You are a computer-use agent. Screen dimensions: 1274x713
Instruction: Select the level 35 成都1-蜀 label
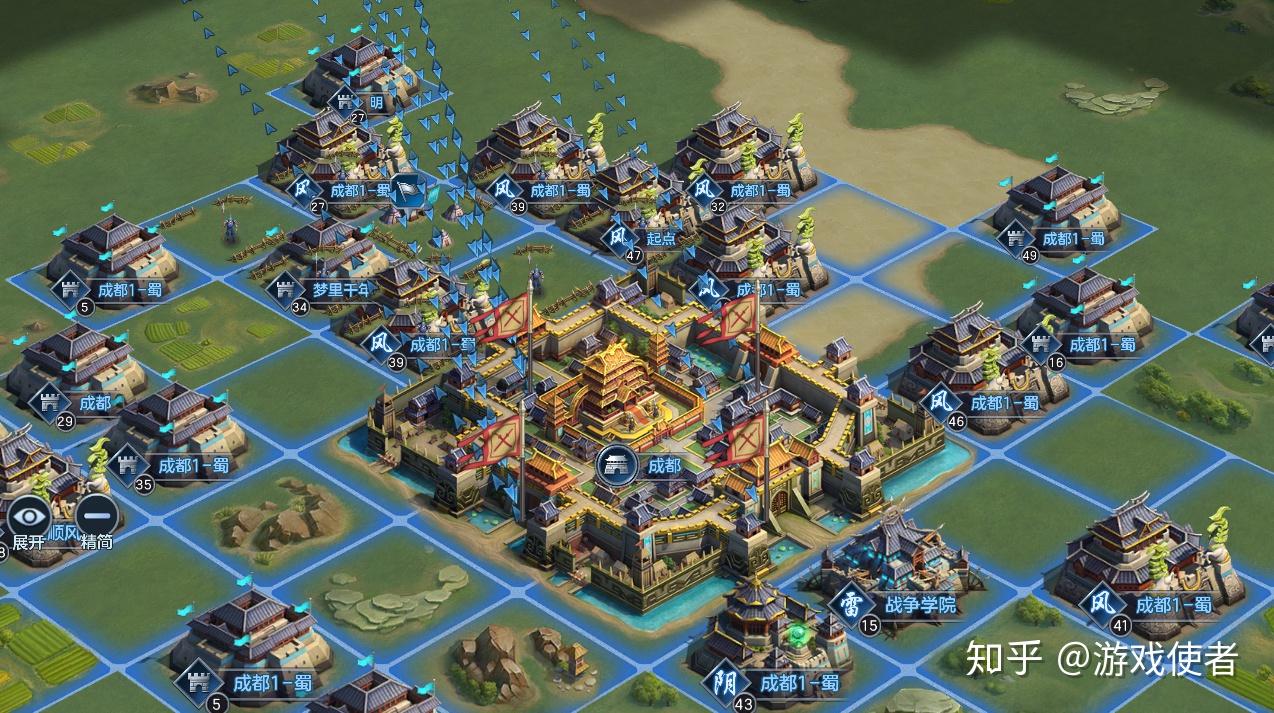tap(192, 465)
